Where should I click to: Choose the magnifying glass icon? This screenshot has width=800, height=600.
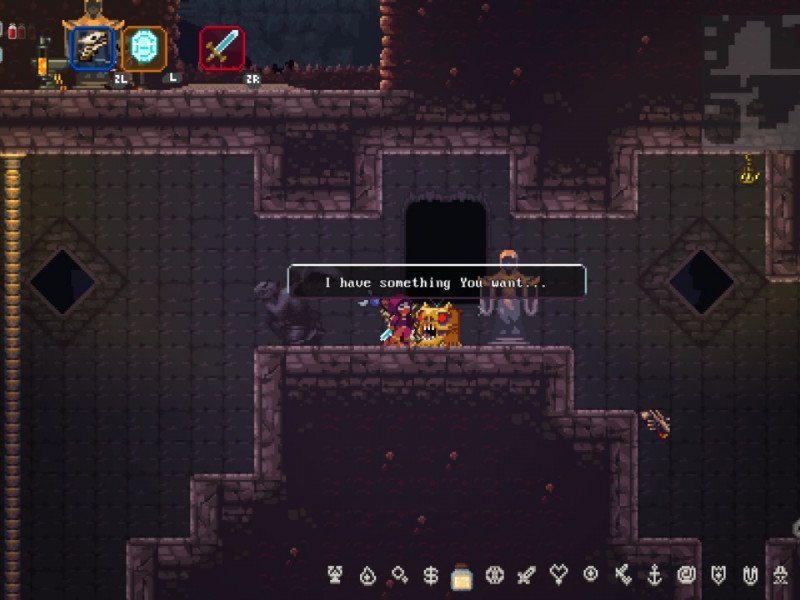399,575
